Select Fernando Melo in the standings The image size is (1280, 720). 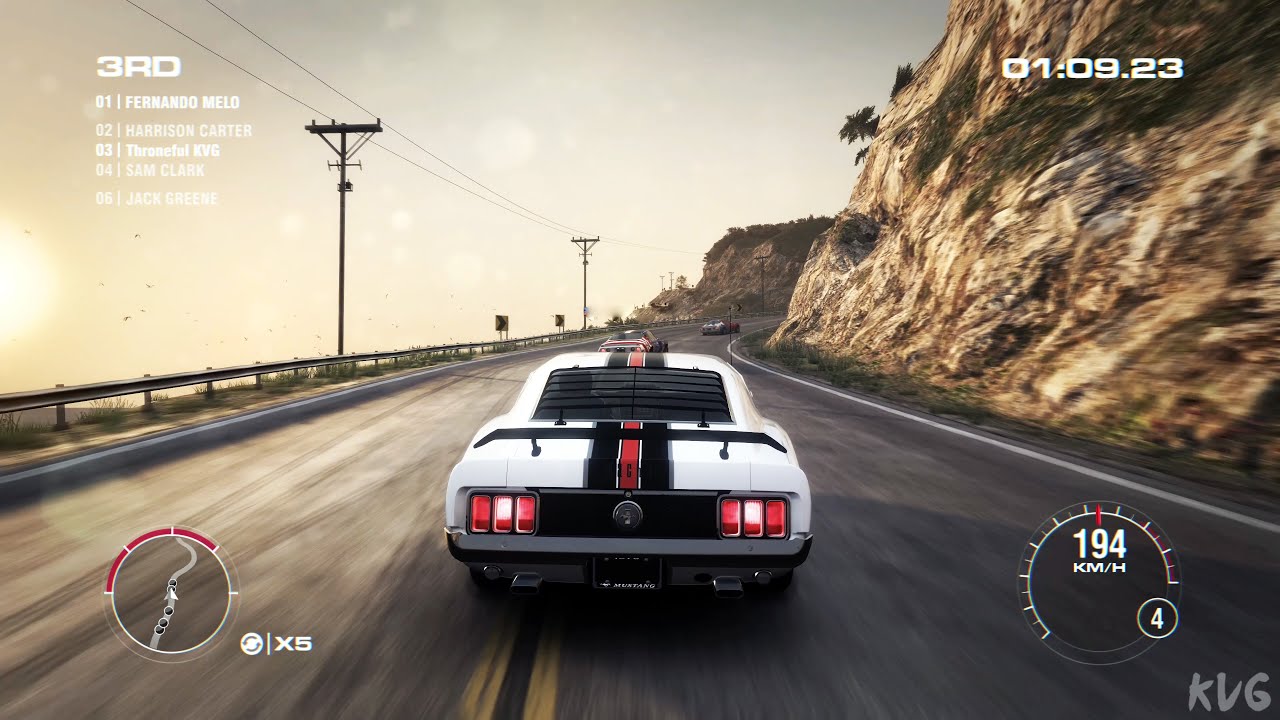(168, 102)
